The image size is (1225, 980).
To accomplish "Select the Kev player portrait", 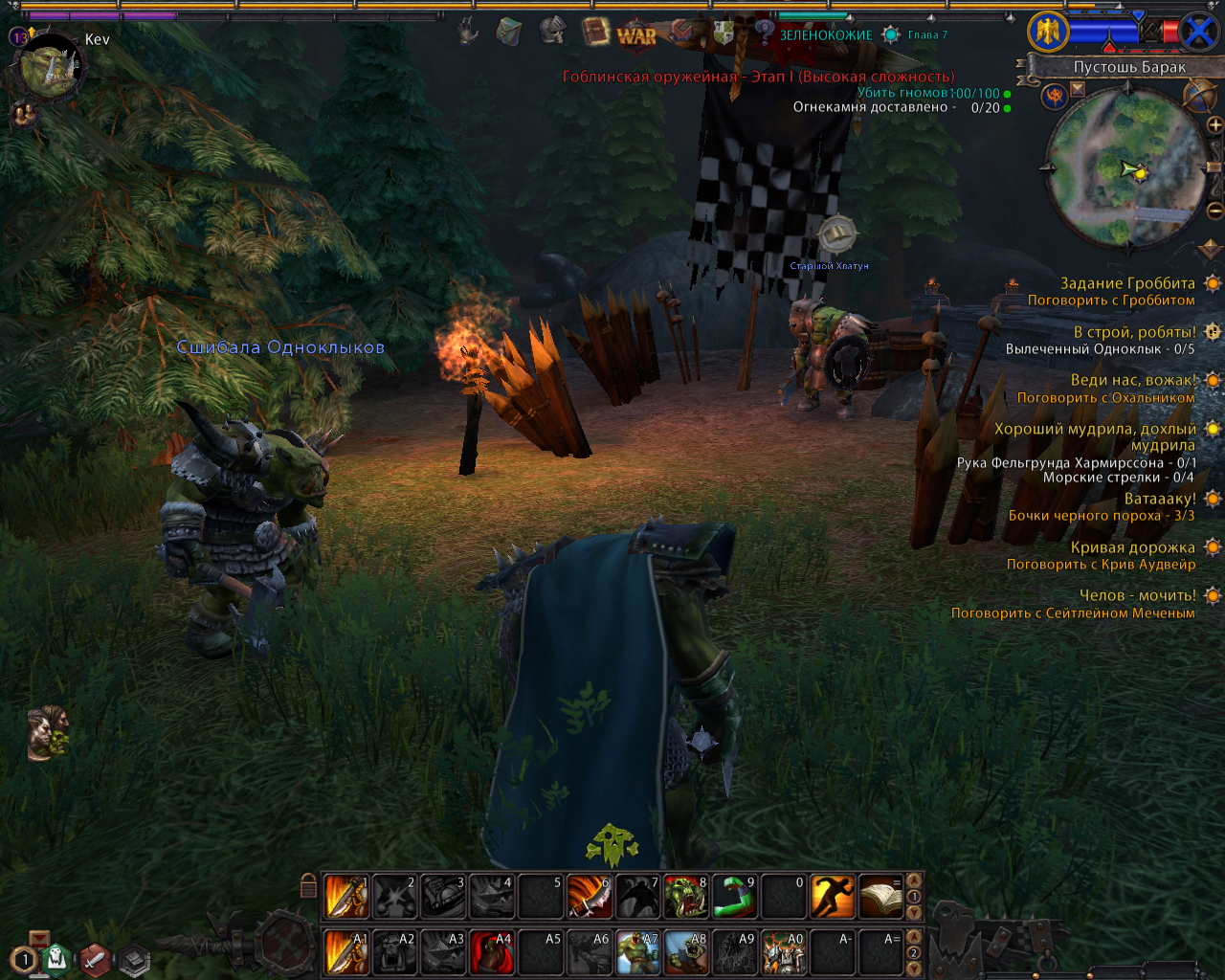I will [x=50, y=67].
